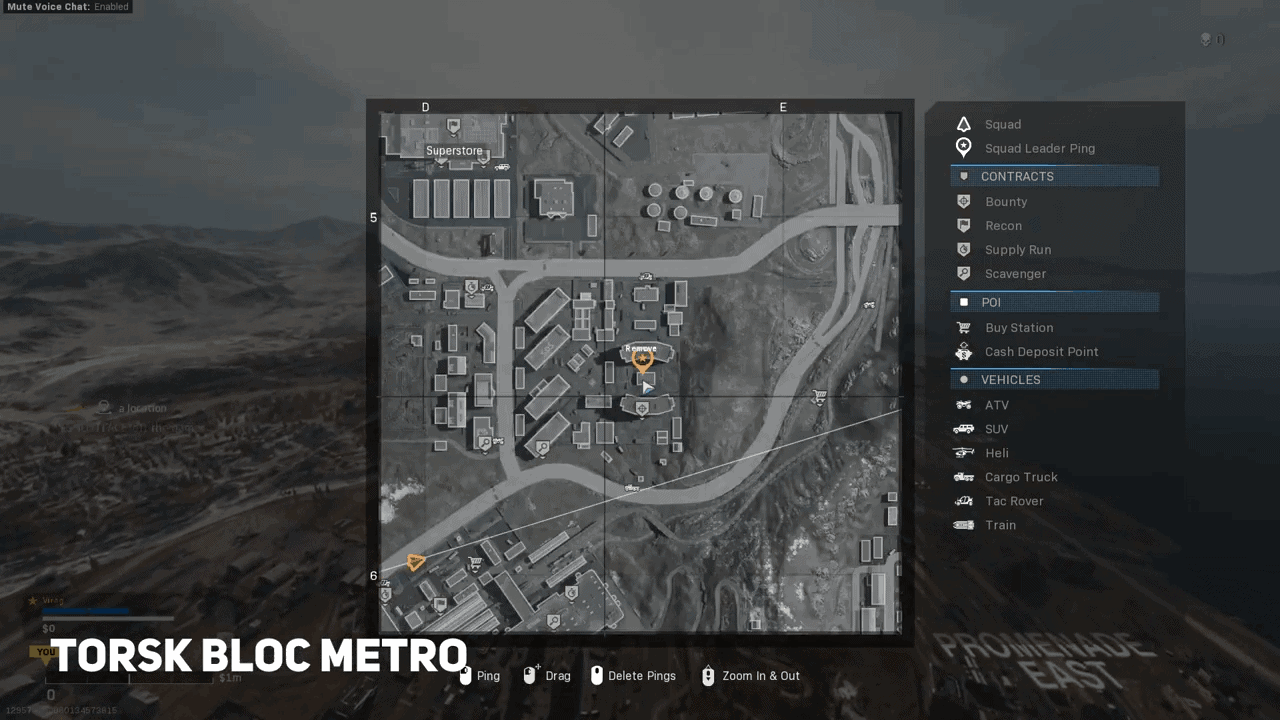This screenshot has height=720, width=1280.
Task: Select the Cash Deposit Point icon
Action: point(963,351)
